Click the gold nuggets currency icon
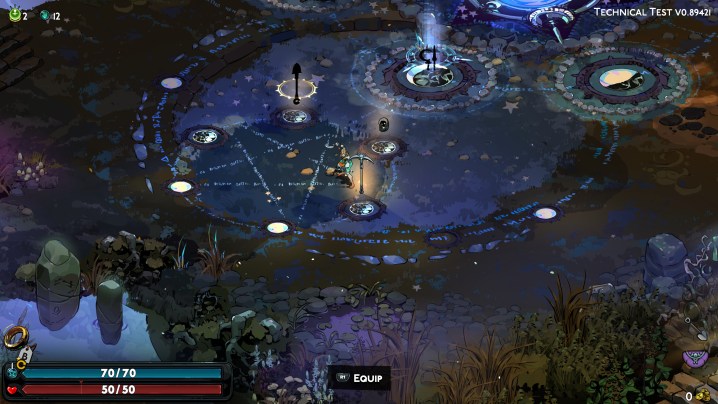Viewport: 718px width, 404px height. point(702,396)
